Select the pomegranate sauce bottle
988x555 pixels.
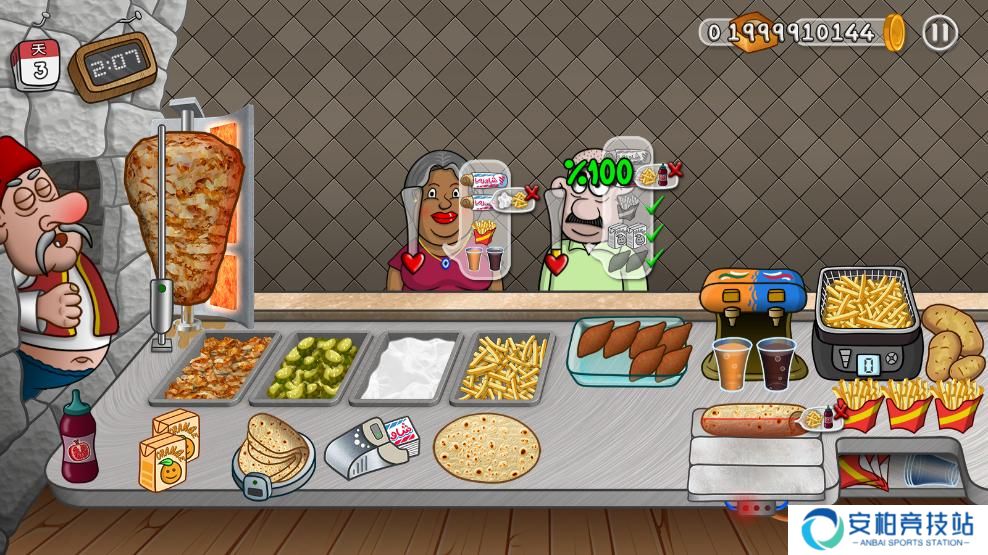(78, 438)
